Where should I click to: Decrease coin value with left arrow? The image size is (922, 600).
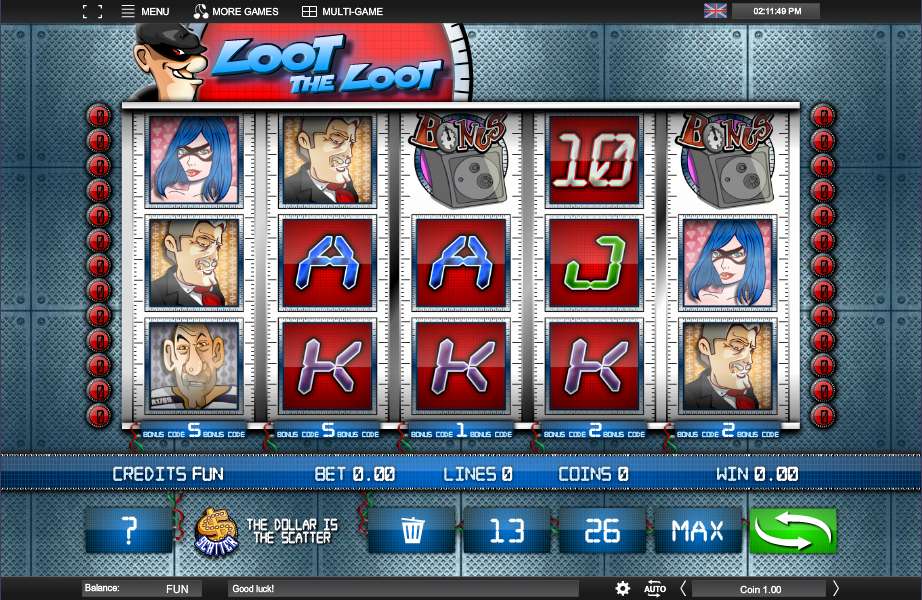point(683,589)
